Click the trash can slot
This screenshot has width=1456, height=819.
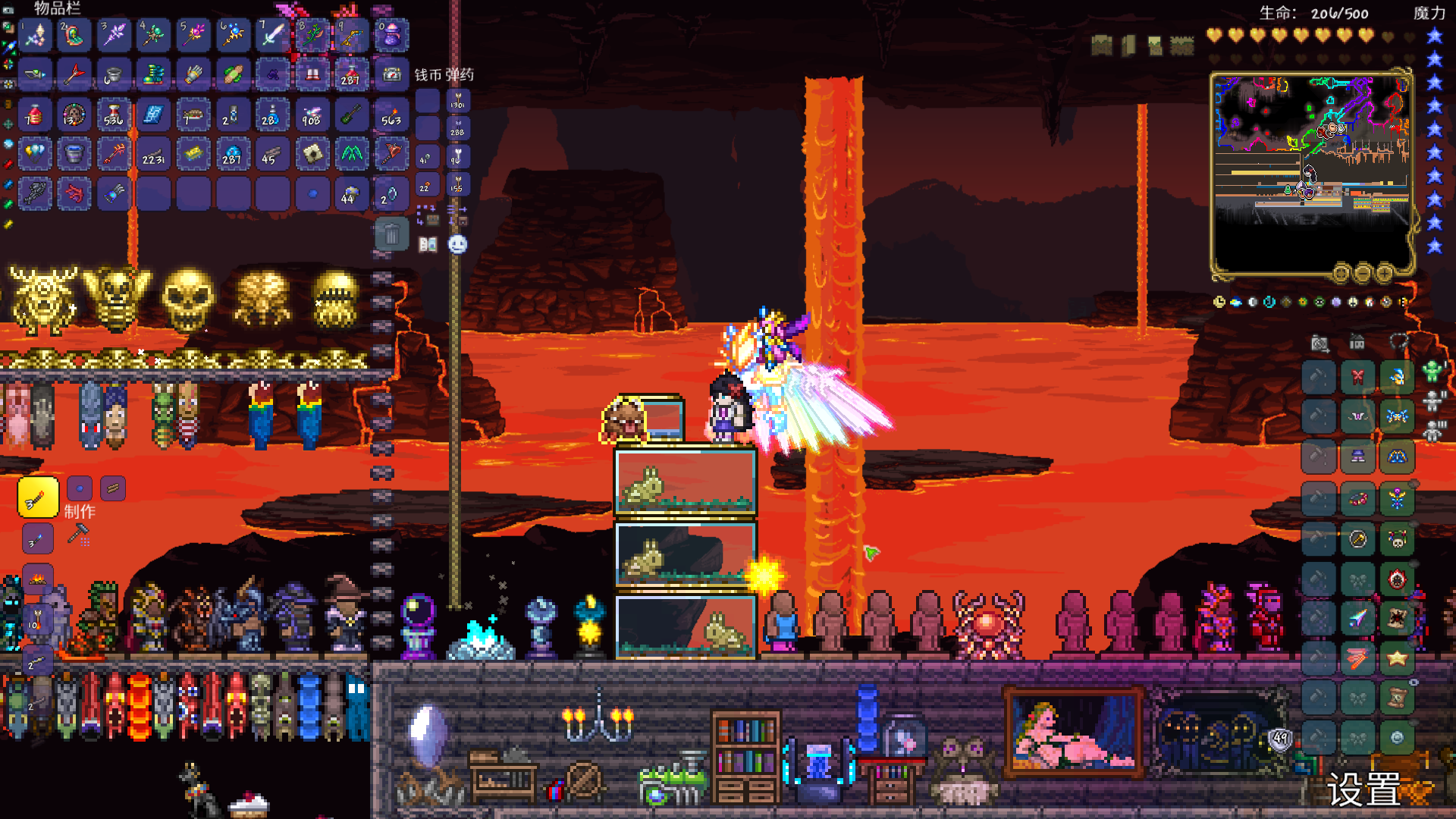(391, 234)
